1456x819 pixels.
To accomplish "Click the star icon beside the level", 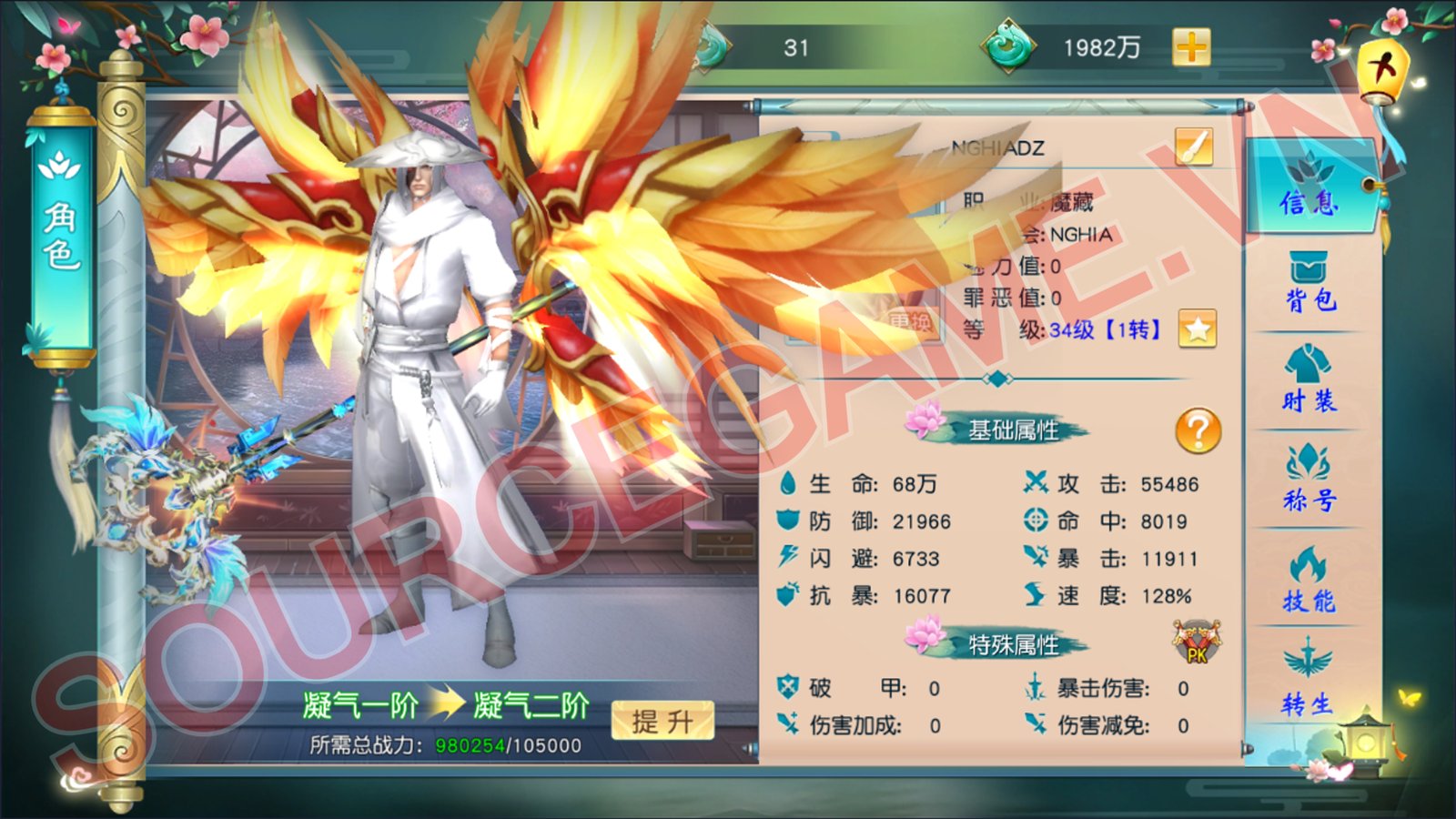I will pyautogui.click(x=1198, y=329).
